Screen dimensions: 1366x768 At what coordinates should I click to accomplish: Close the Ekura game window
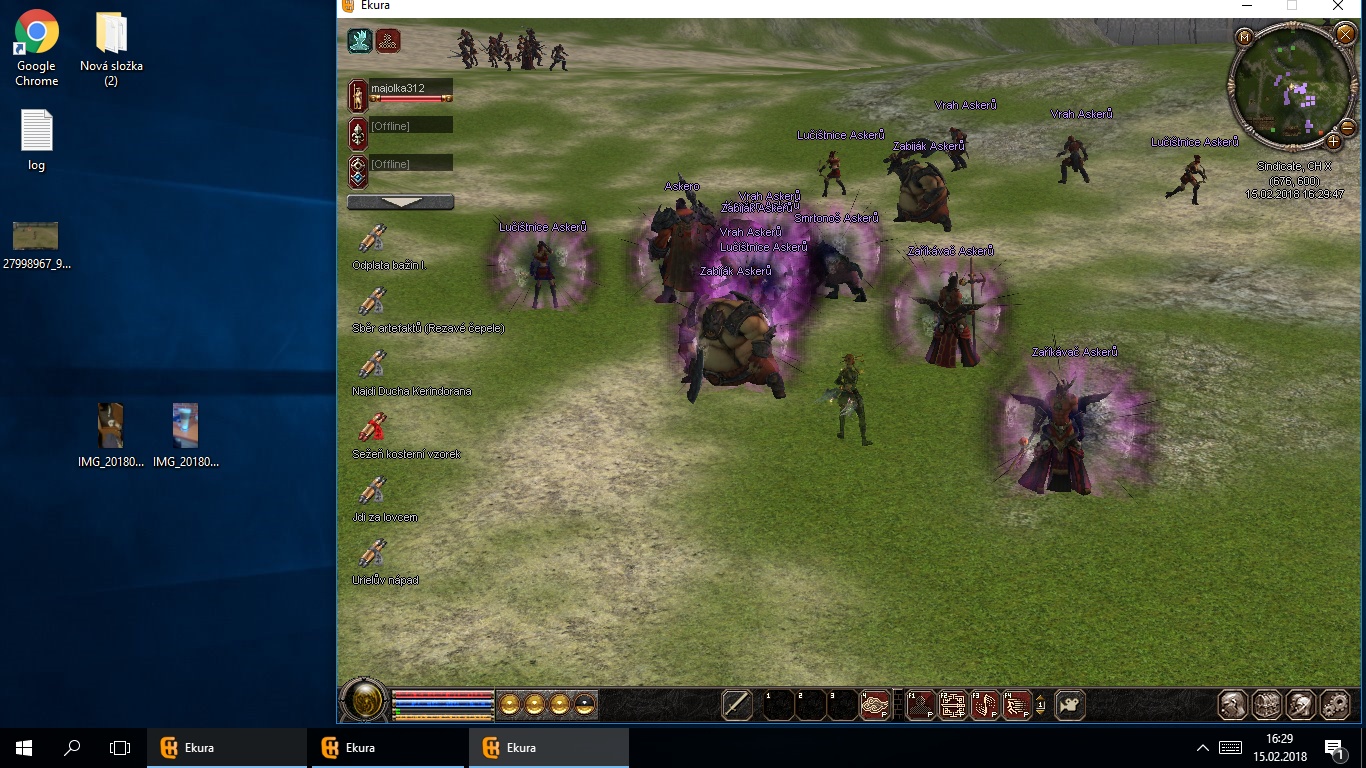coord(1339,6)
